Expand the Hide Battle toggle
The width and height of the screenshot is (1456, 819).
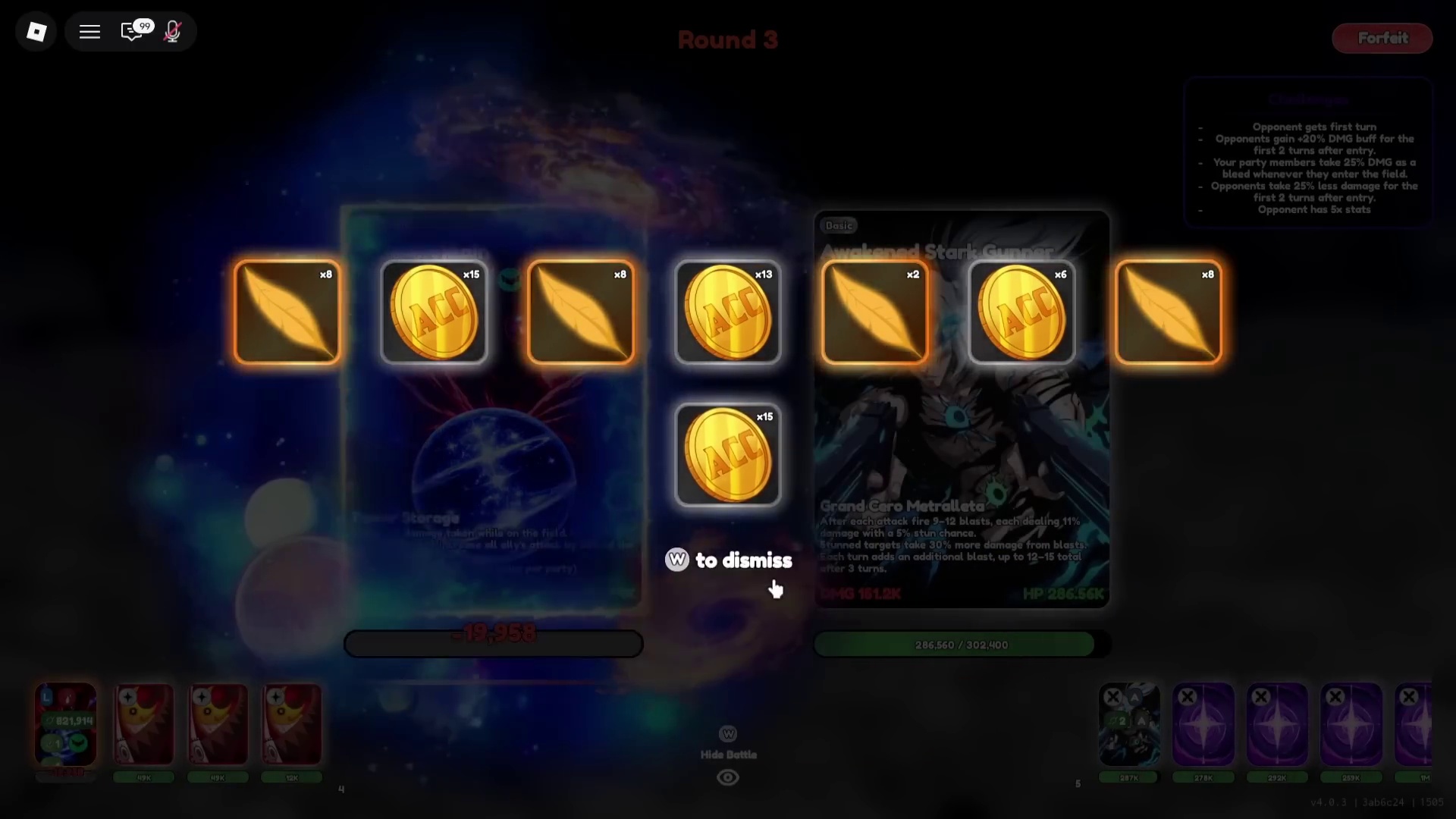pos(728,733)
